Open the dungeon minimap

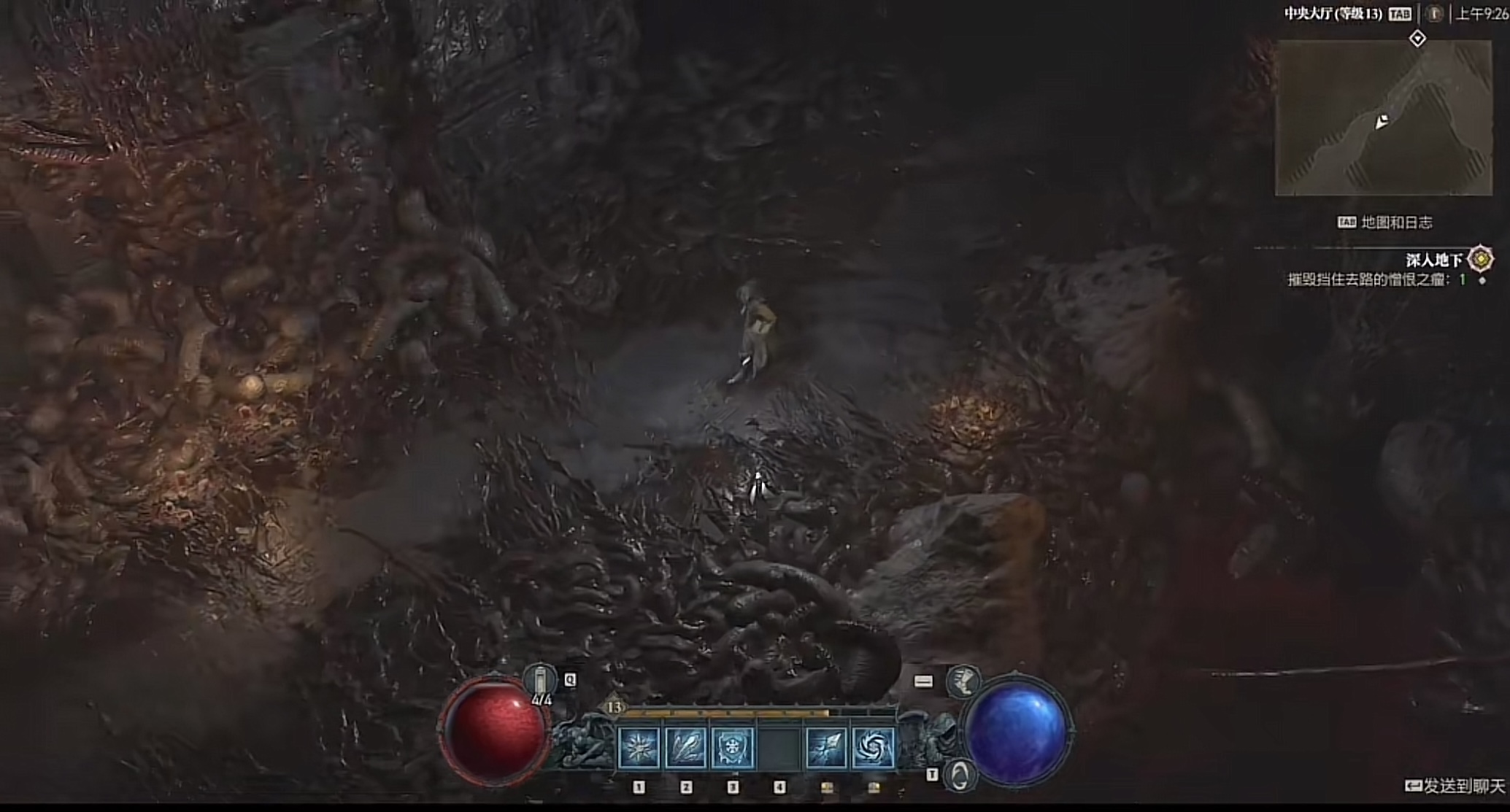pyautogui.click(x=1383, y=118)
